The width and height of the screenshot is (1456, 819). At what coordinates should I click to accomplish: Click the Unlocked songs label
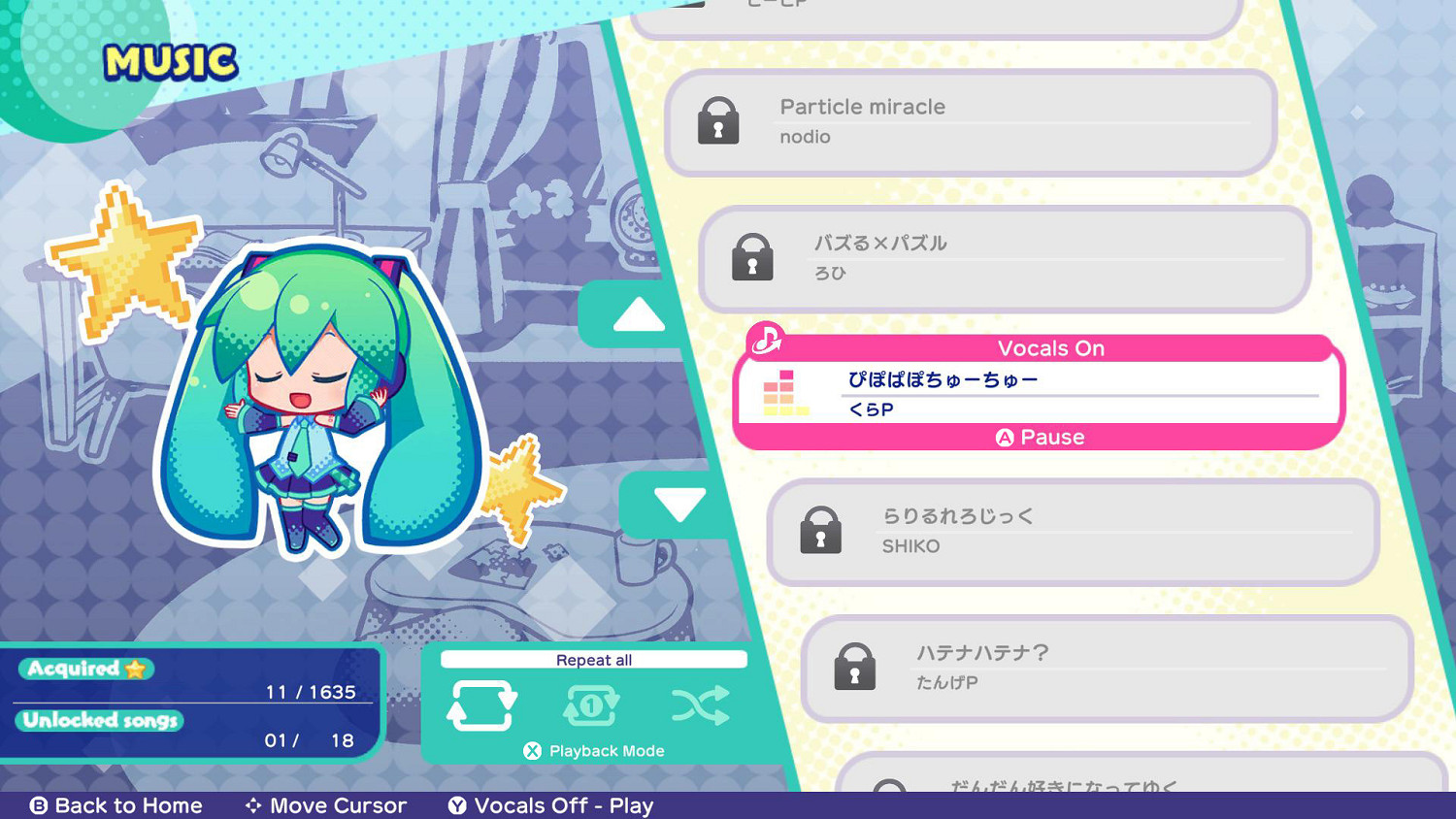pyautogui.click(x=100, y=720)
